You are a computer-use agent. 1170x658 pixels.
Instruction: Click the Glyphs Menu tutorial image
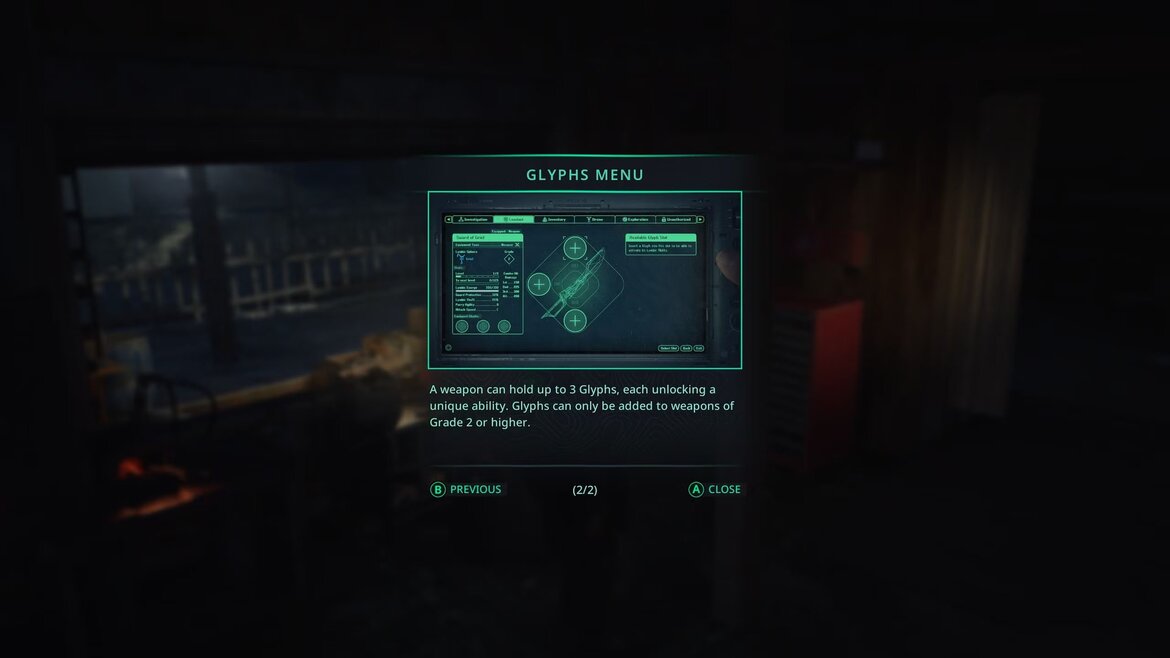(585, 280)
